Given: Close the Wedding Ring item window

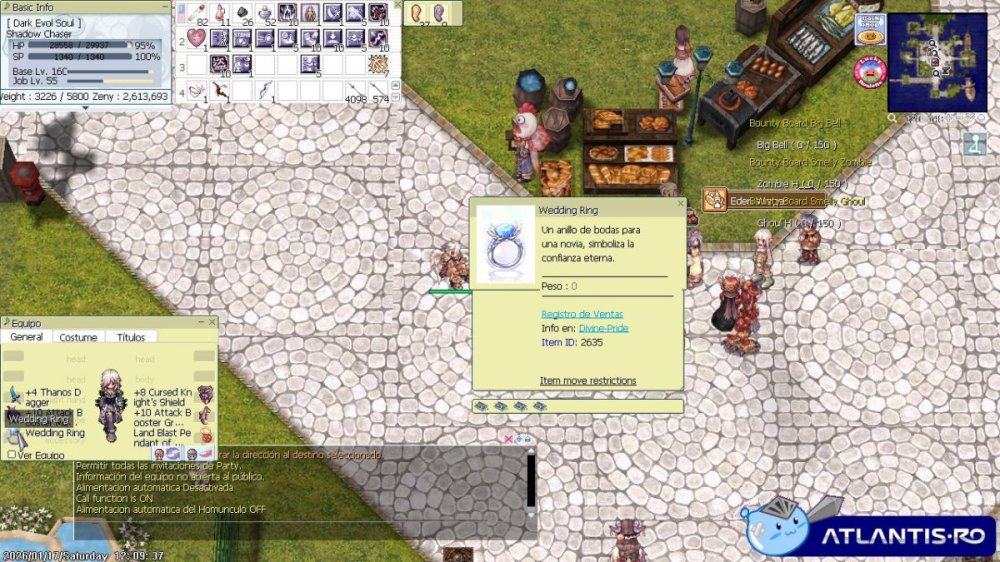Looking at the screenshot, I should pyautogui.click(x=680, y=203).
